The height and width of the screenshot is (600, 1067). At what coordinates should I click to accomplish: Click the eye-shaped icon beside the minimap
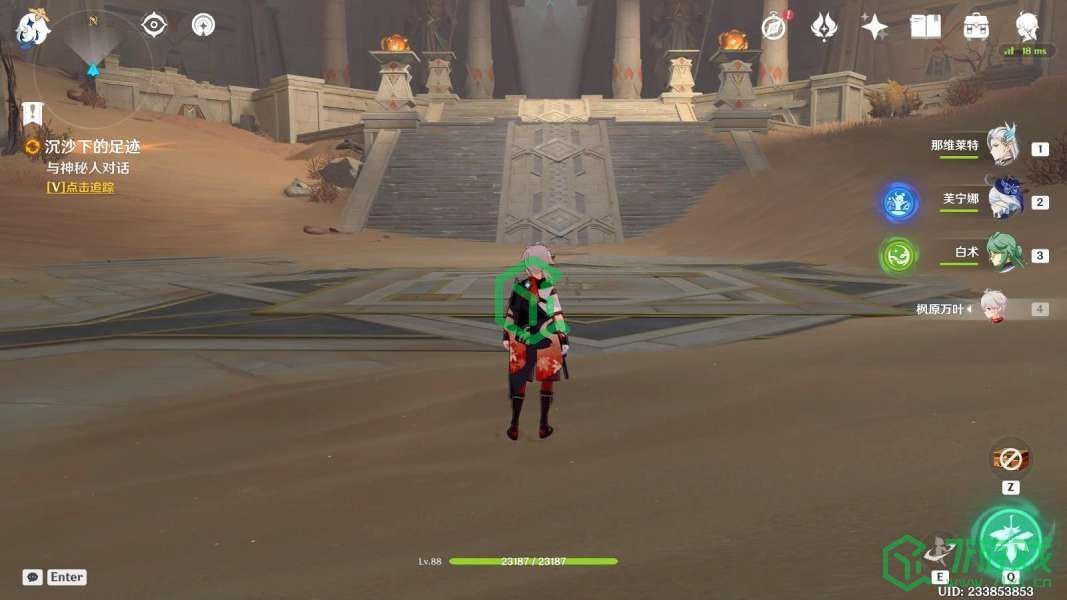(154, 25)
